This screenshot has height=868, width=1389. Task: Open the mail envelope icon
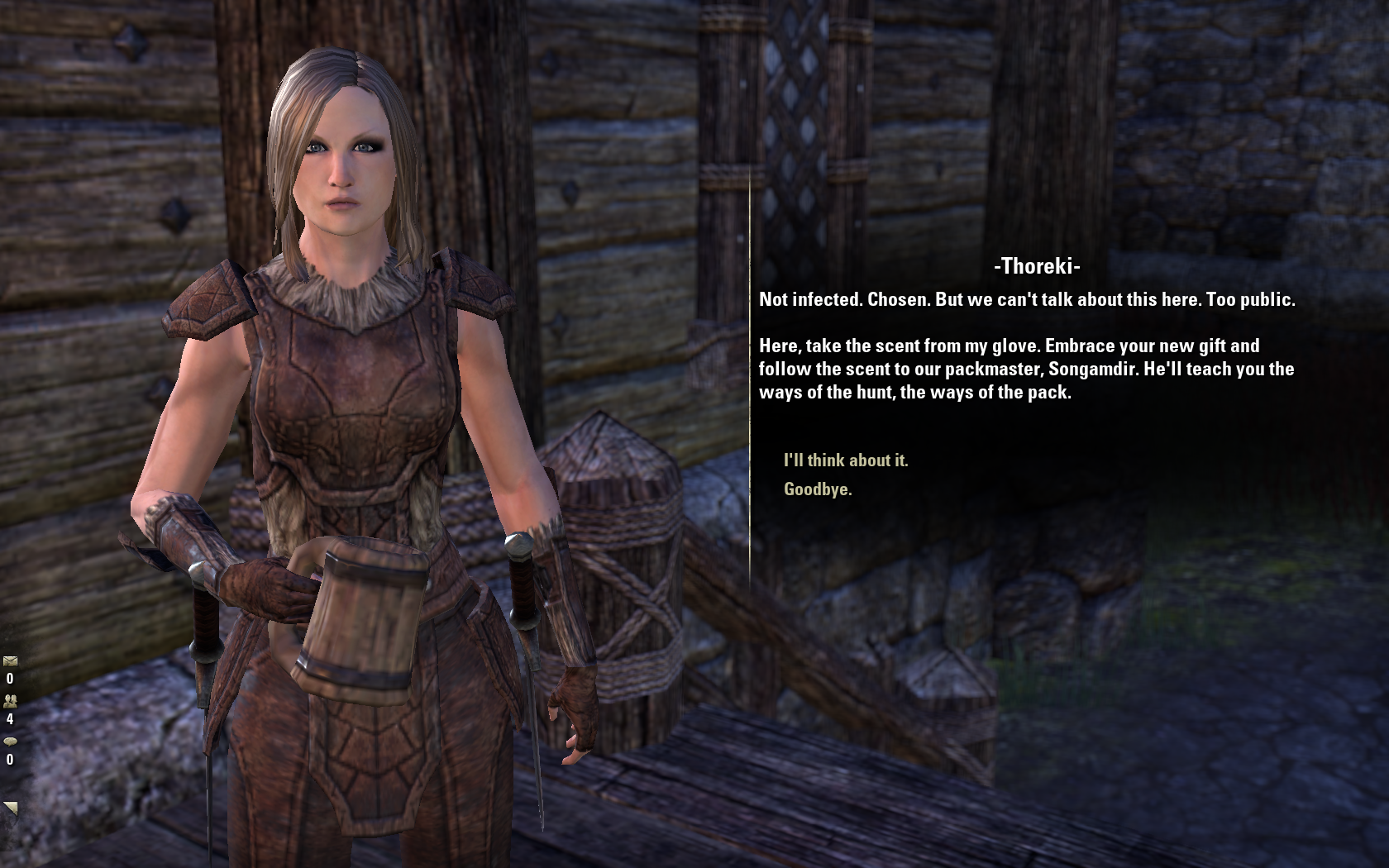tap(10, 661)
